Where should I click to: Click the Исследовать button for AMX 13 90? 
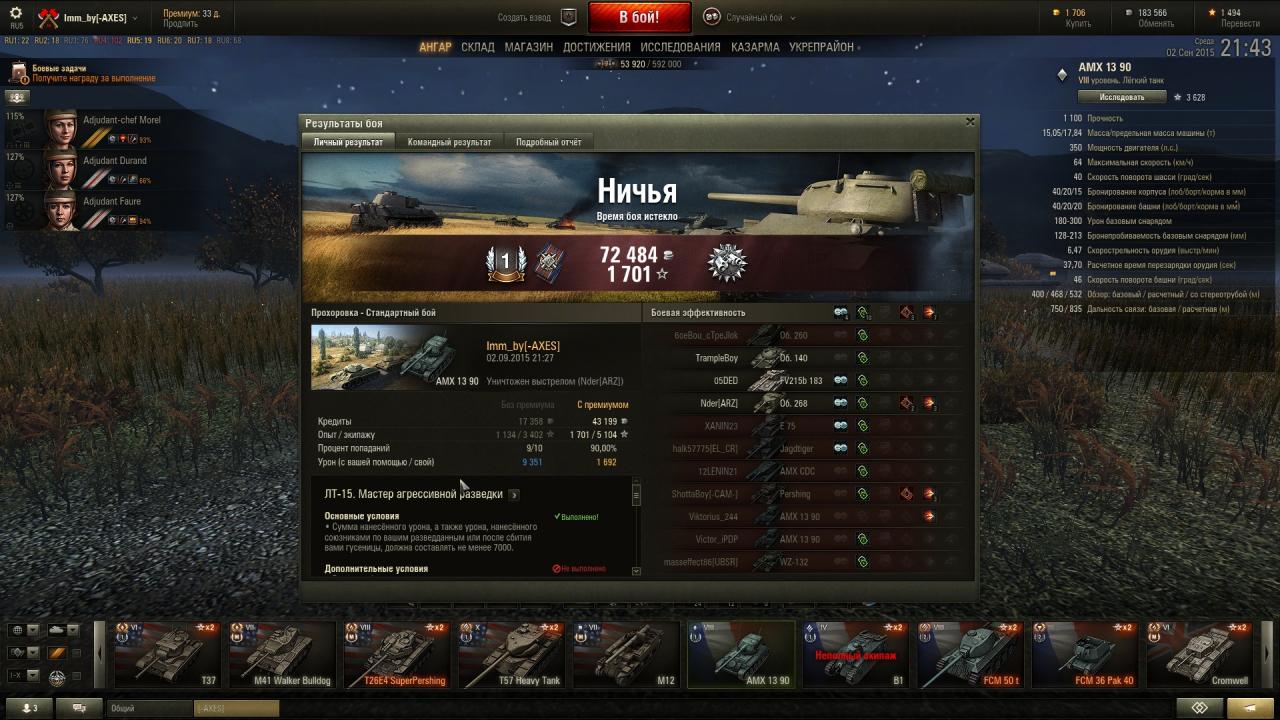point(1121,97)
